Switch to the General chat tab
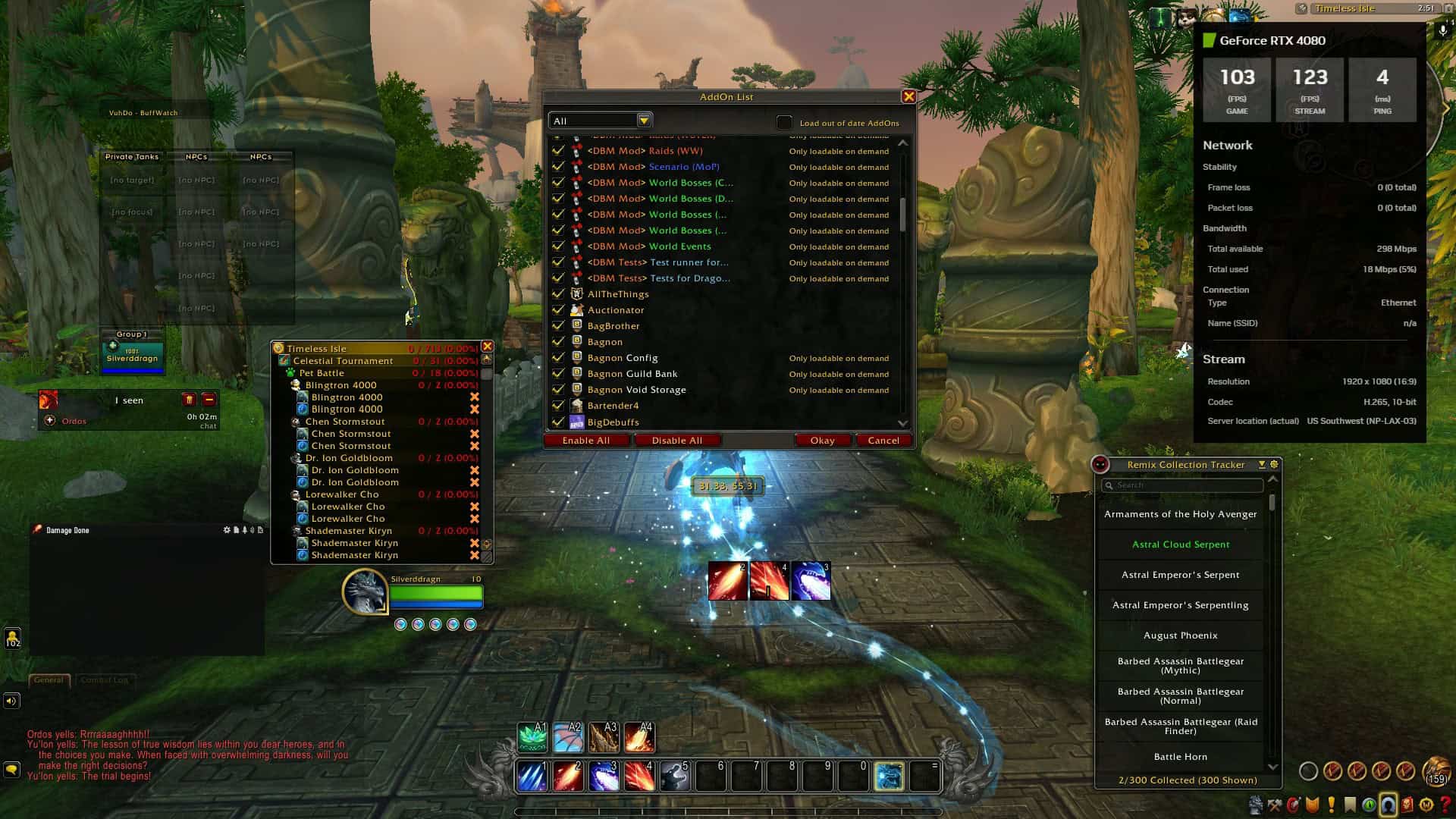Screen dimensions: 1456x819 [x=49, y=680]
